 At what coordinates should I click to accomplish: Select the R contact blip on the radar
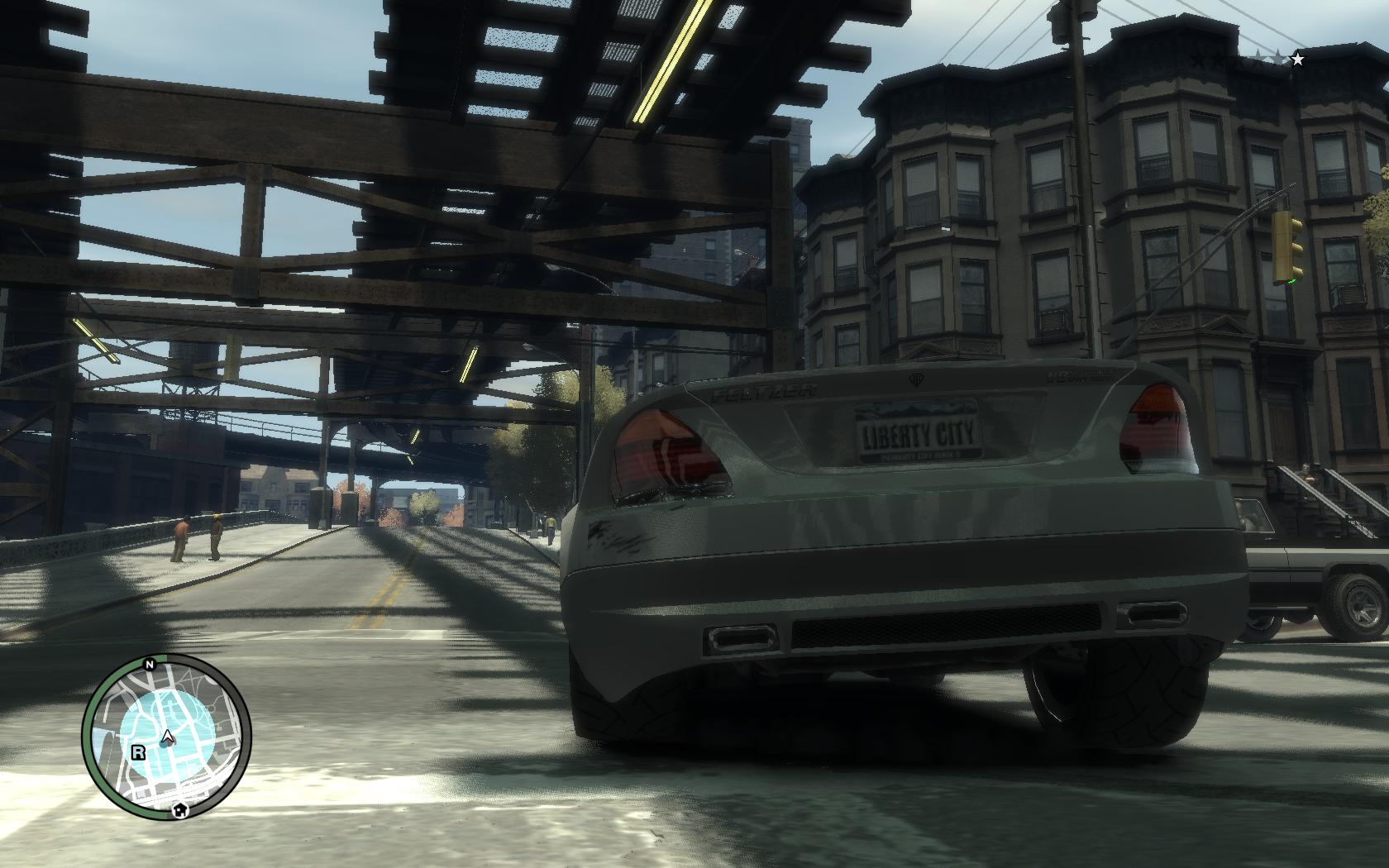pyautogui.click(x=137, y=751)
